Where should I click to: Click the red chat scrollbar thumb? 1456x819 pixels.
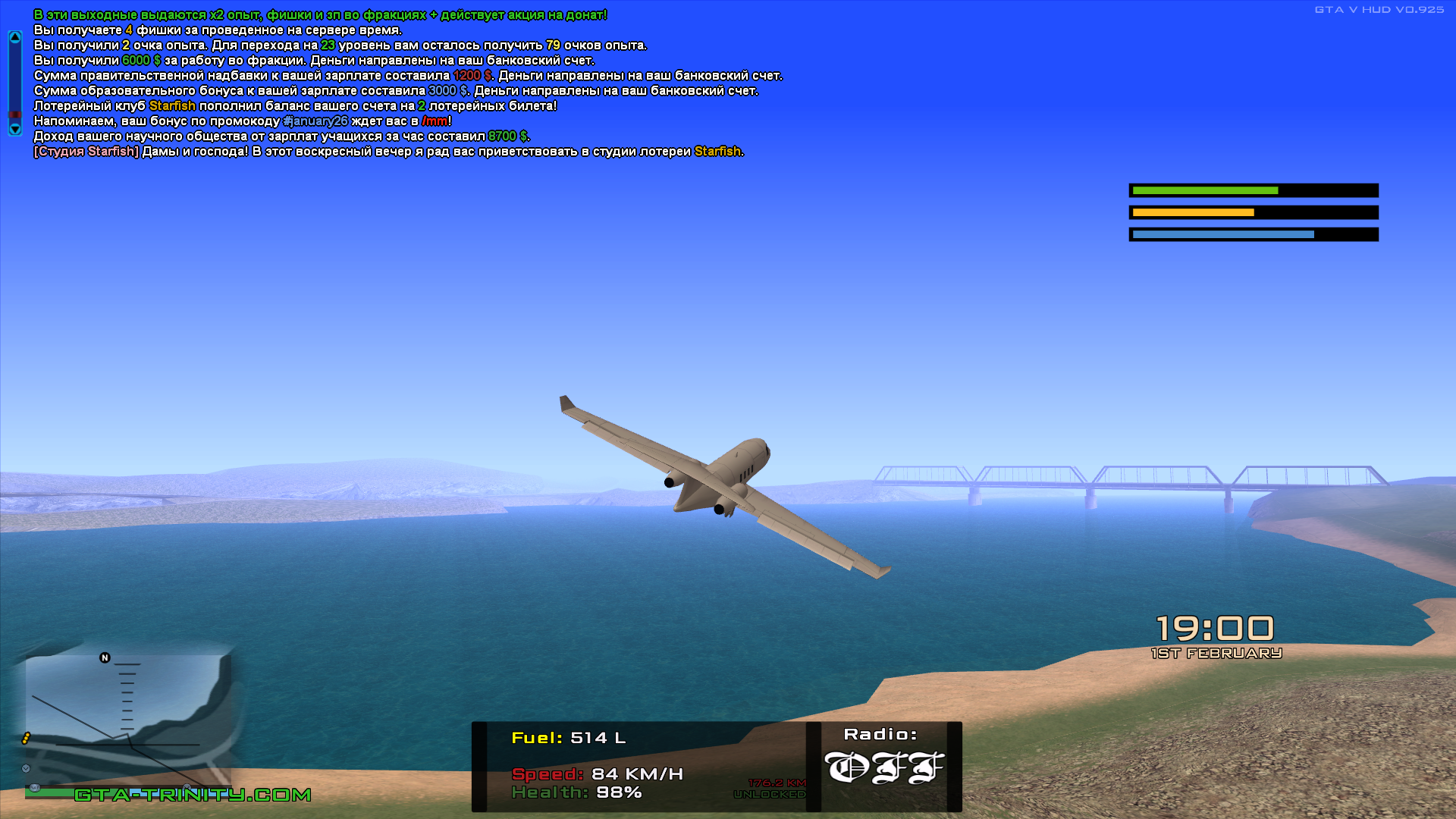[14, 115]
